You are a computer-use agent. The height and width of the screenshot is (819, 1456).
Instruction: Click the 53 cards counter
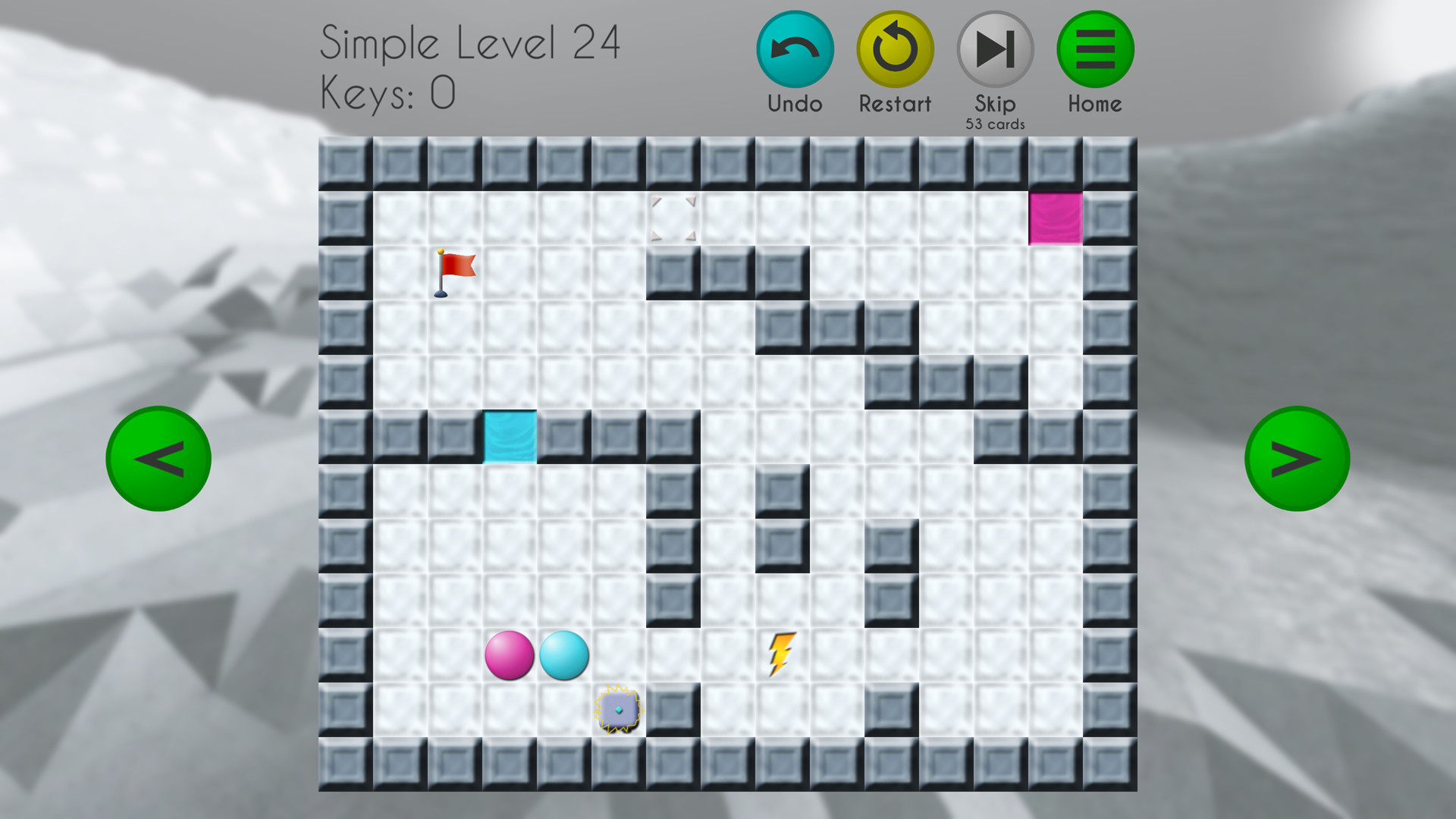coord(994,123)
